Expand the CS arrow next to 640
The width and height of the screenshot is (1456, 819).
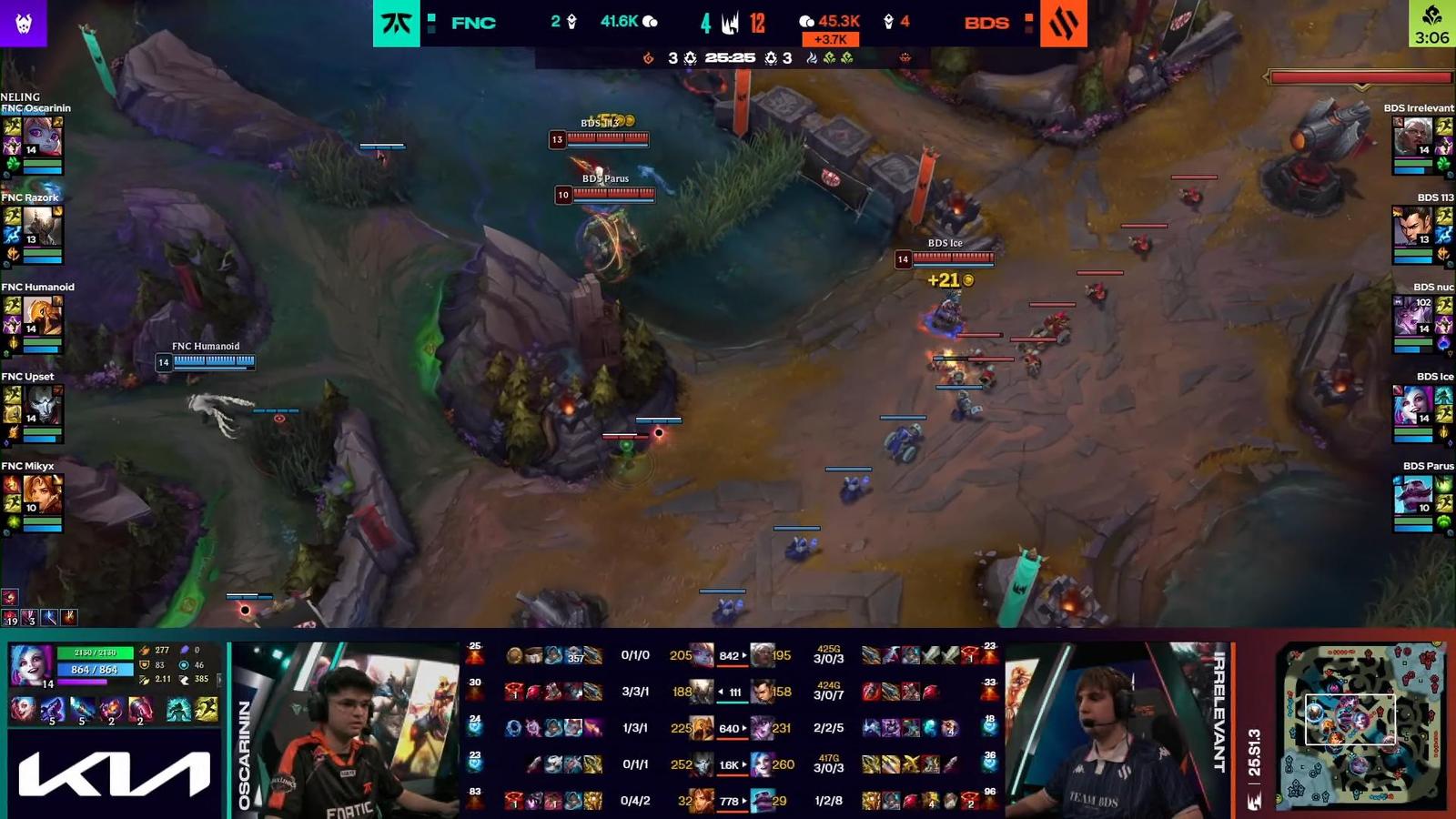(745, 727)
